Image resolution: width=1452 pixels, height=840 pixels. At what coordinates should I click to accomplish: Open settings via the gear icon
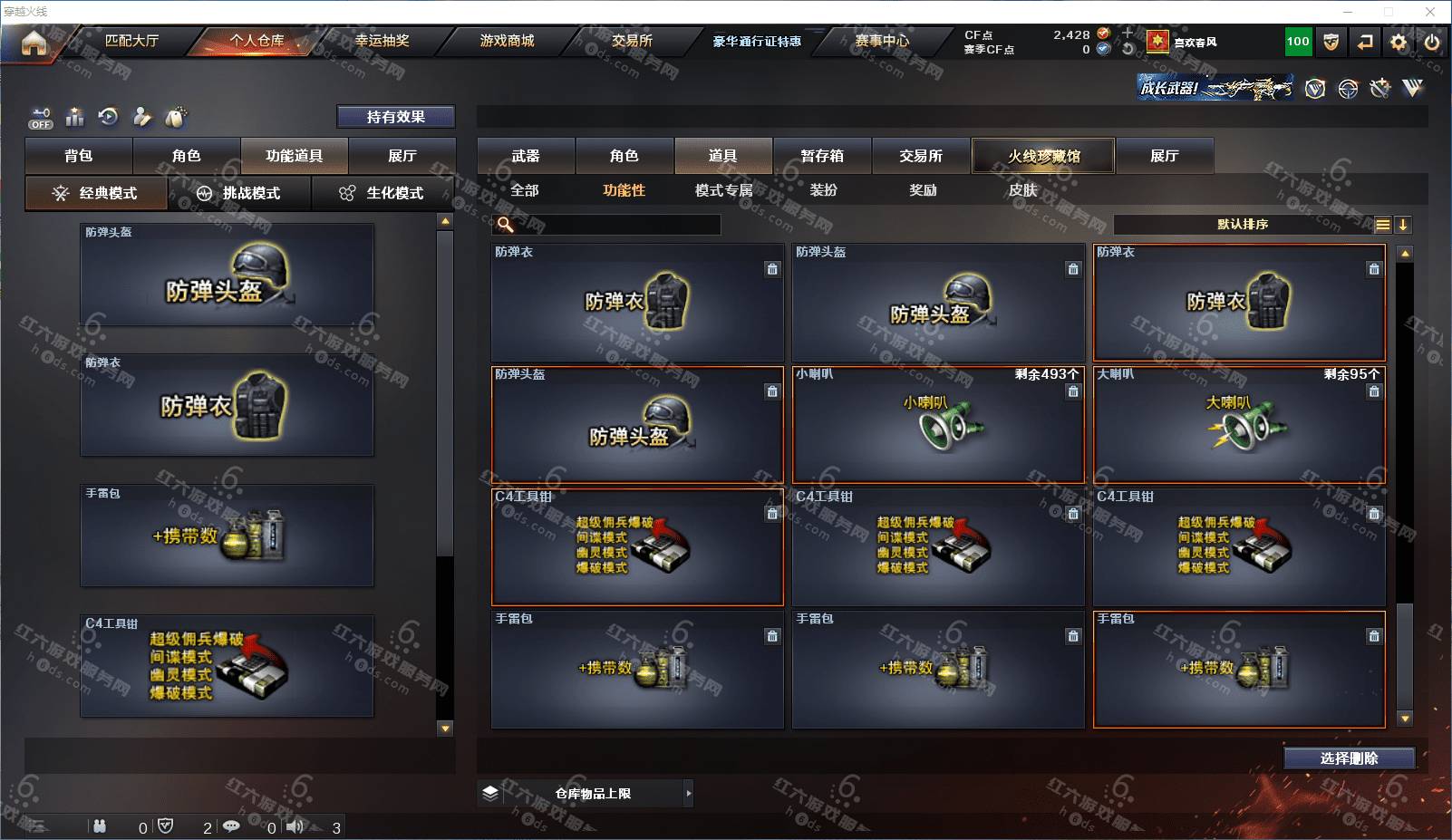pyautogui.click(x=1399, y=42)
